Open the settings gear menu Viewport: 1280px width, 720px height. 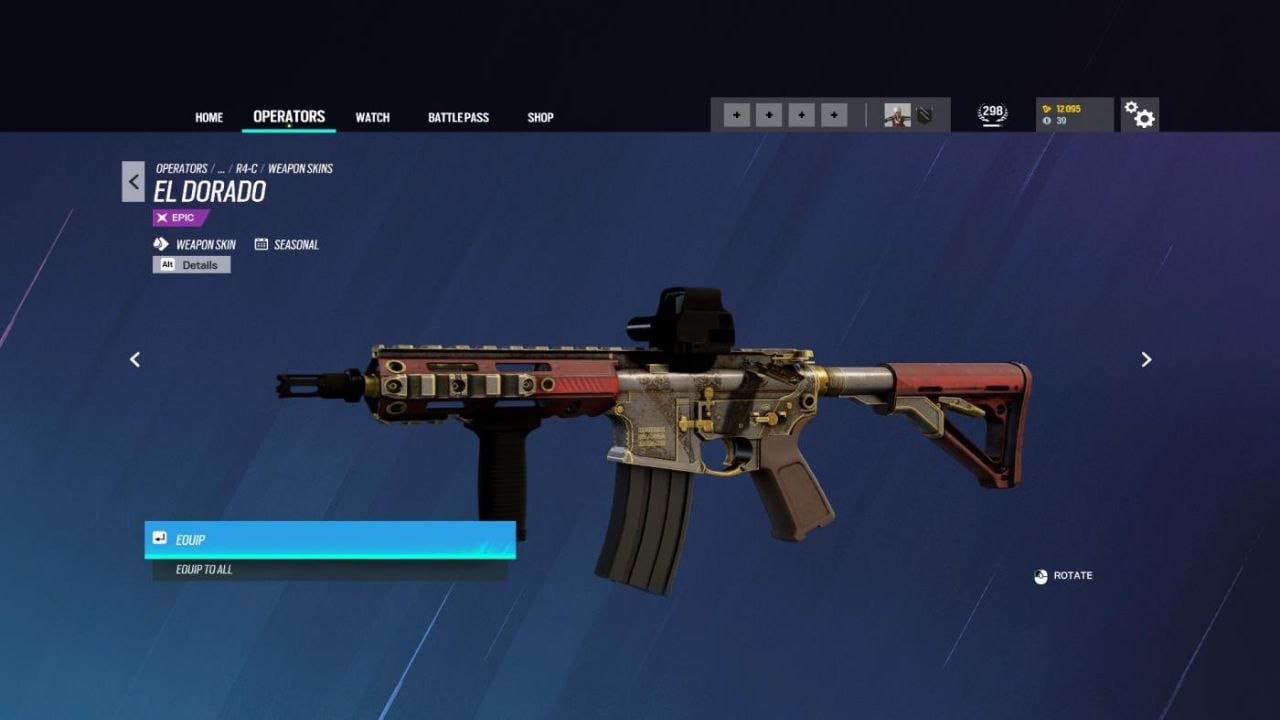tap(1139, 115)
